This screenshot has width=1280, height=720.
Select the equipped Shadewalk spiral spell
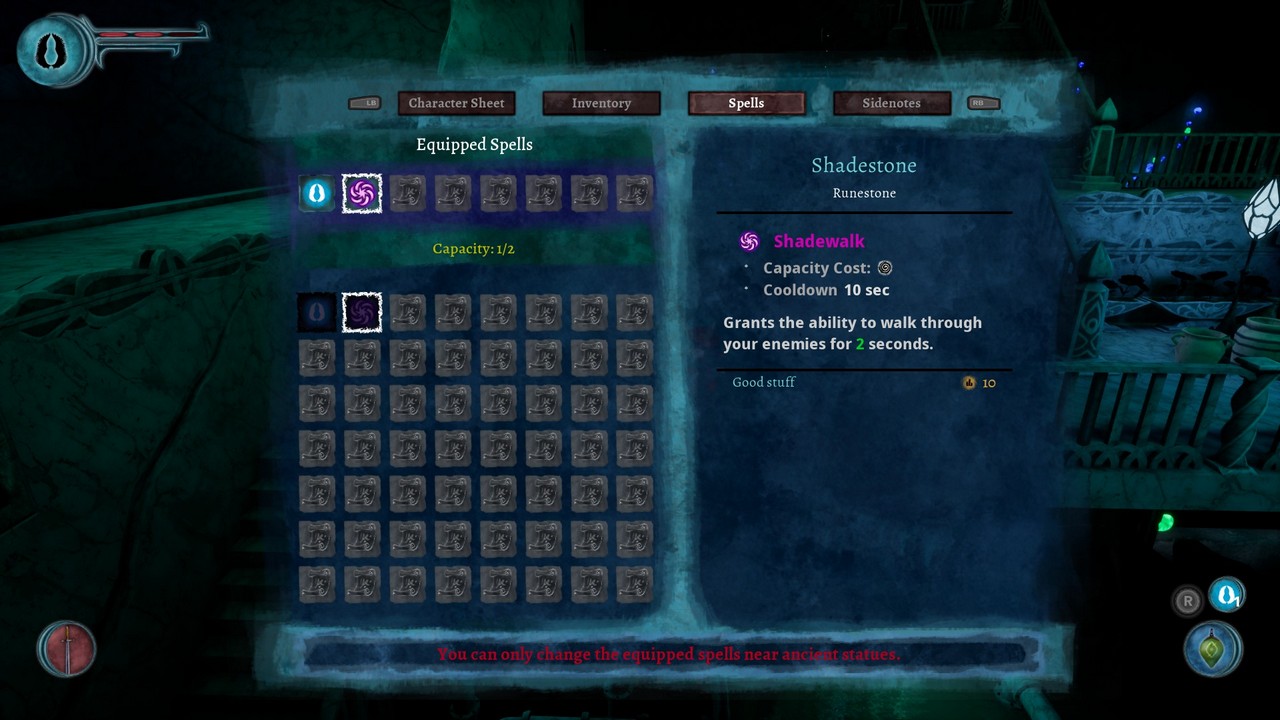(361, 193)
